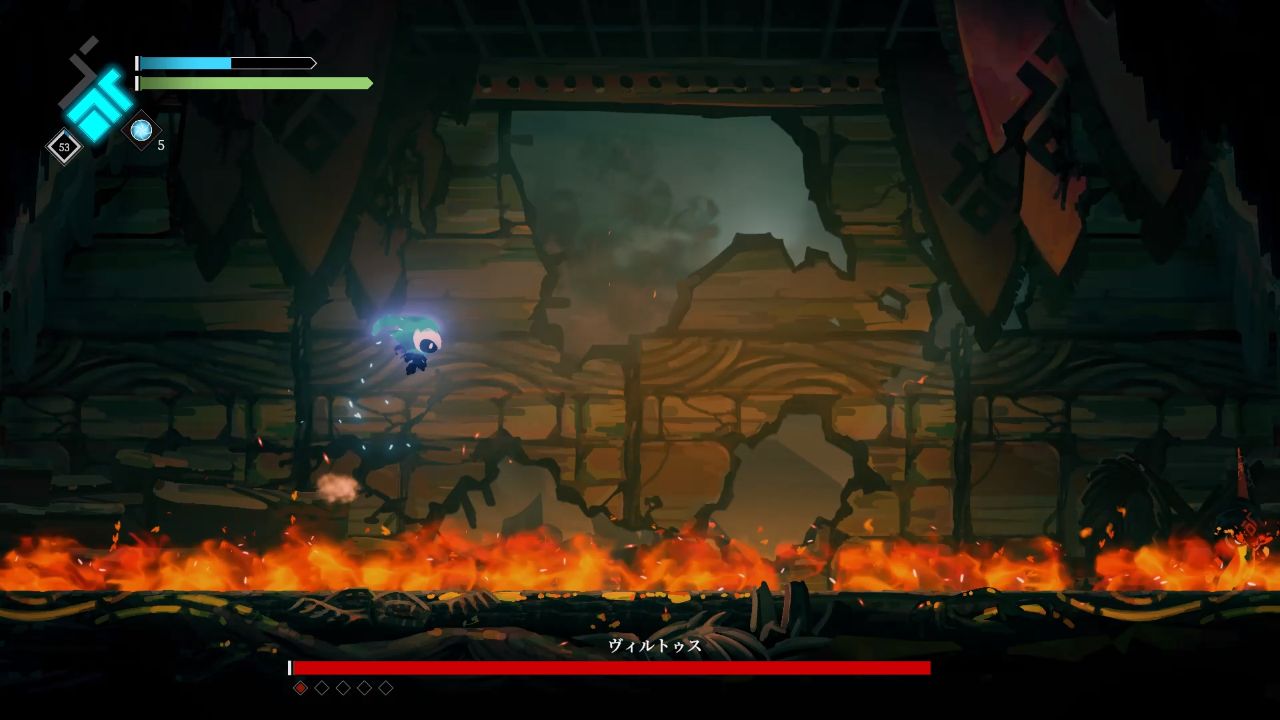Select the level 53 diamond badge

(65, 147)
